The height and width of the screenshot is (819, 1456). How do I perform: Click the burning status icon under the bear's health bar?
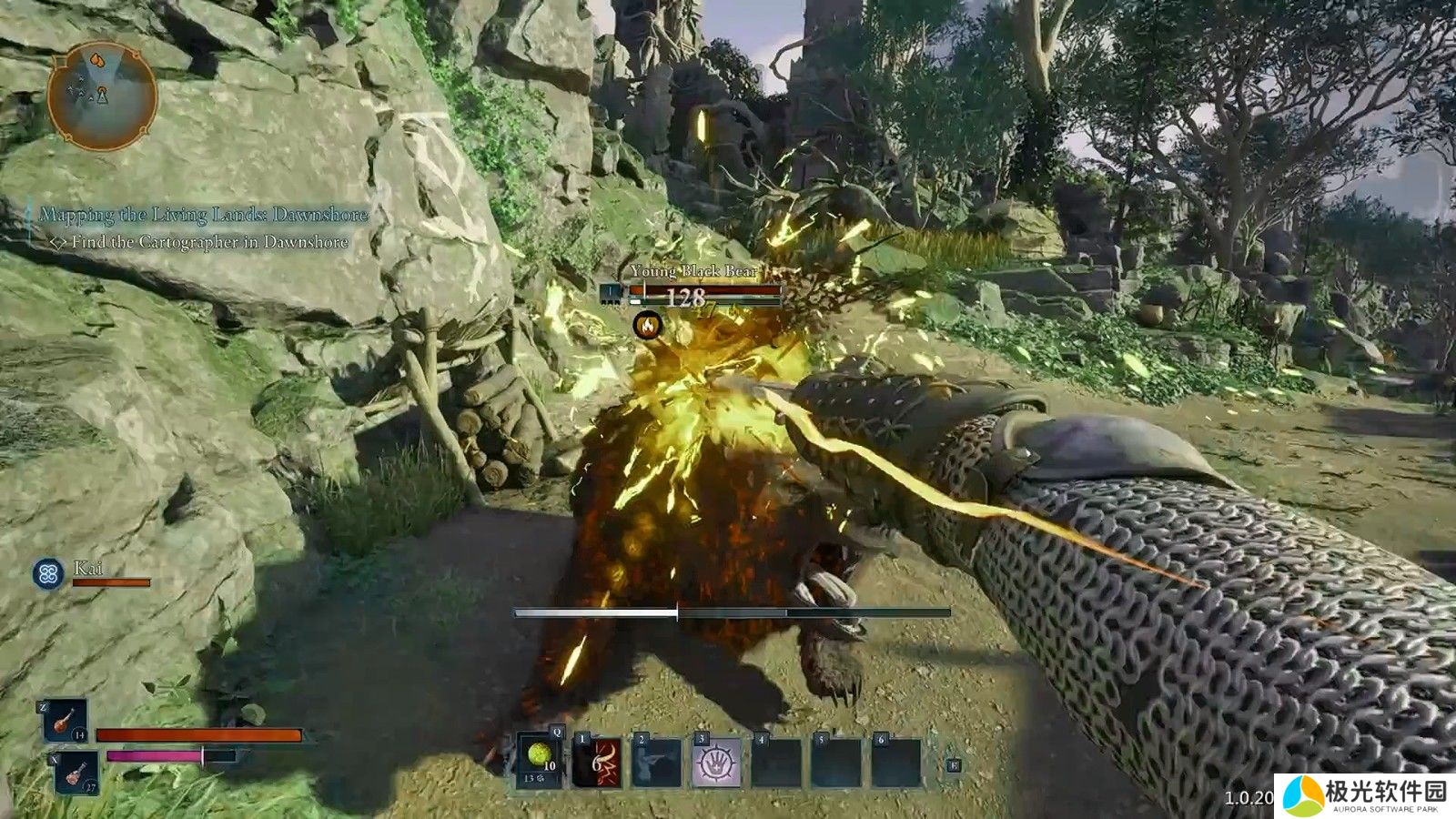(648, 324)
